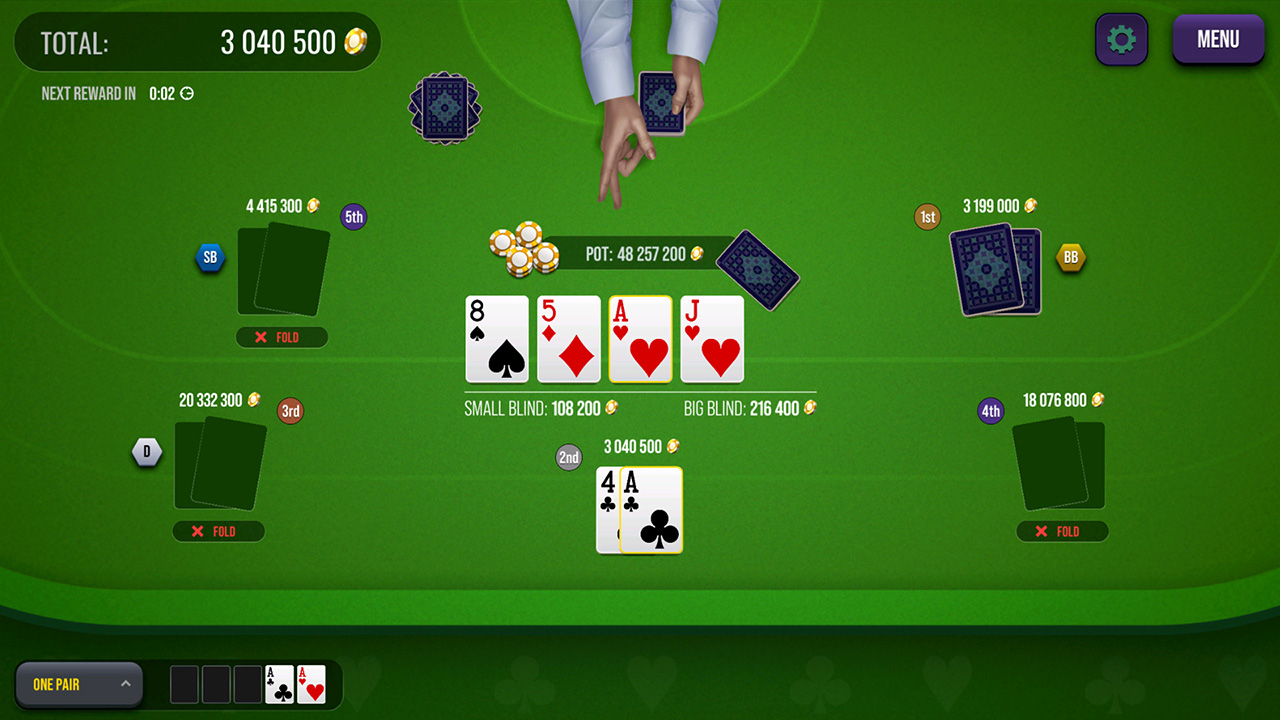Click the 5th place rank badge

pyautogui.click(x=353, y=216)
